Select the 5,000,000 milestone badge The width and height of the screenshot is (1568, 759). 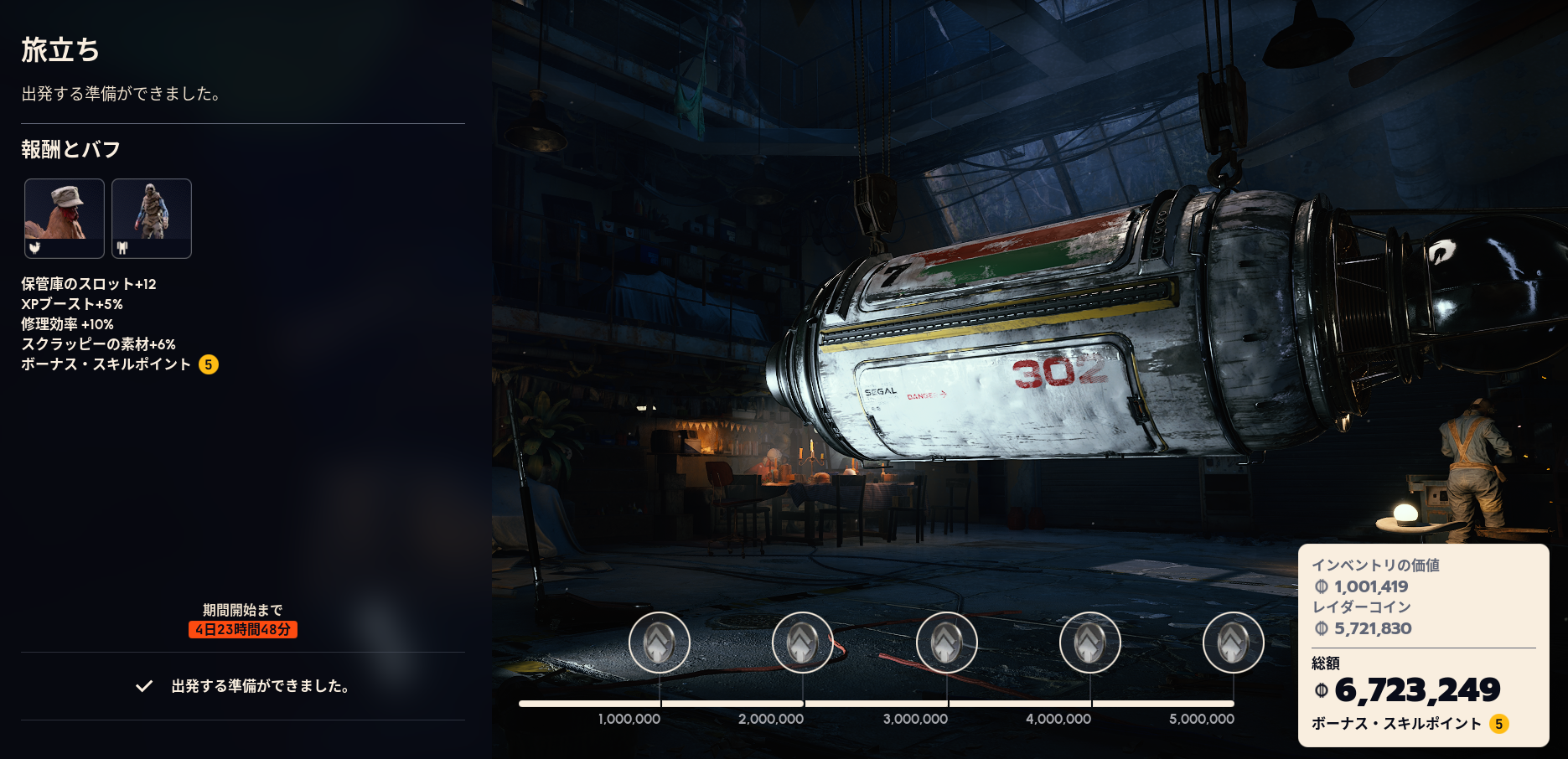pyautogui.click(x=1234, y=643)
